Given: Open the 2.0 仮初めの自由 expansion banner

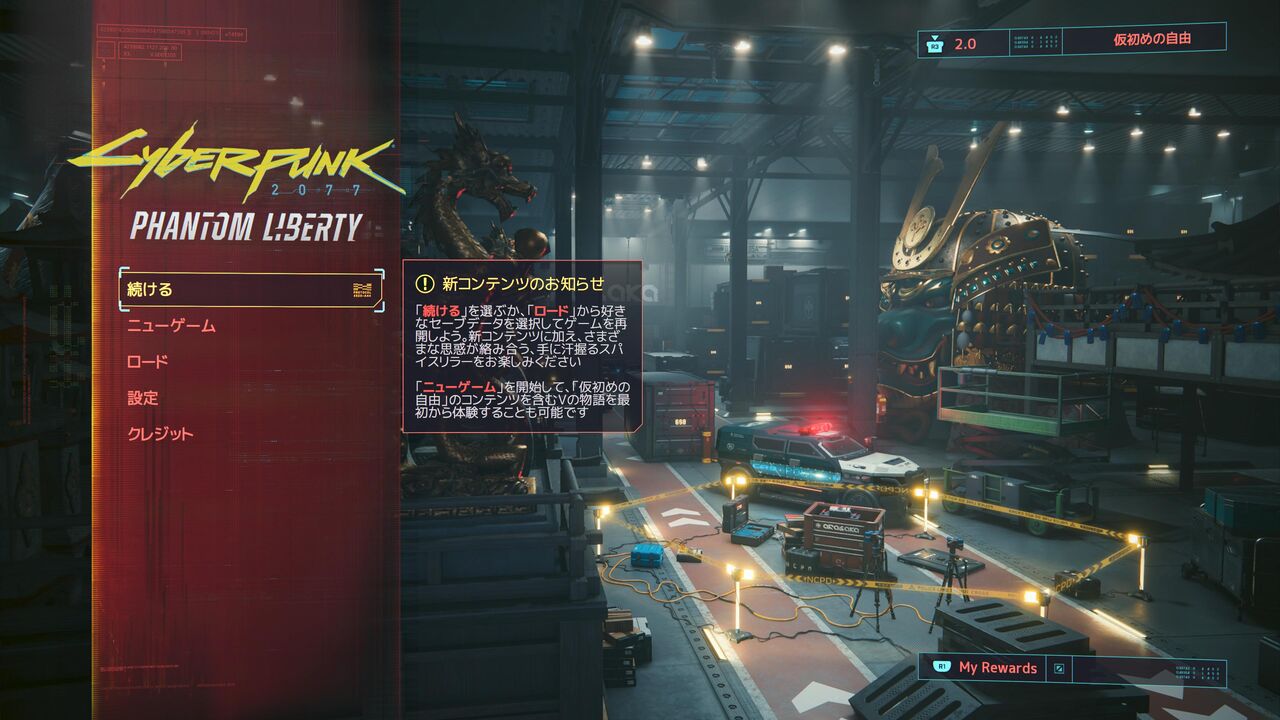Looking at the screenshot, I should (1071, 41).
